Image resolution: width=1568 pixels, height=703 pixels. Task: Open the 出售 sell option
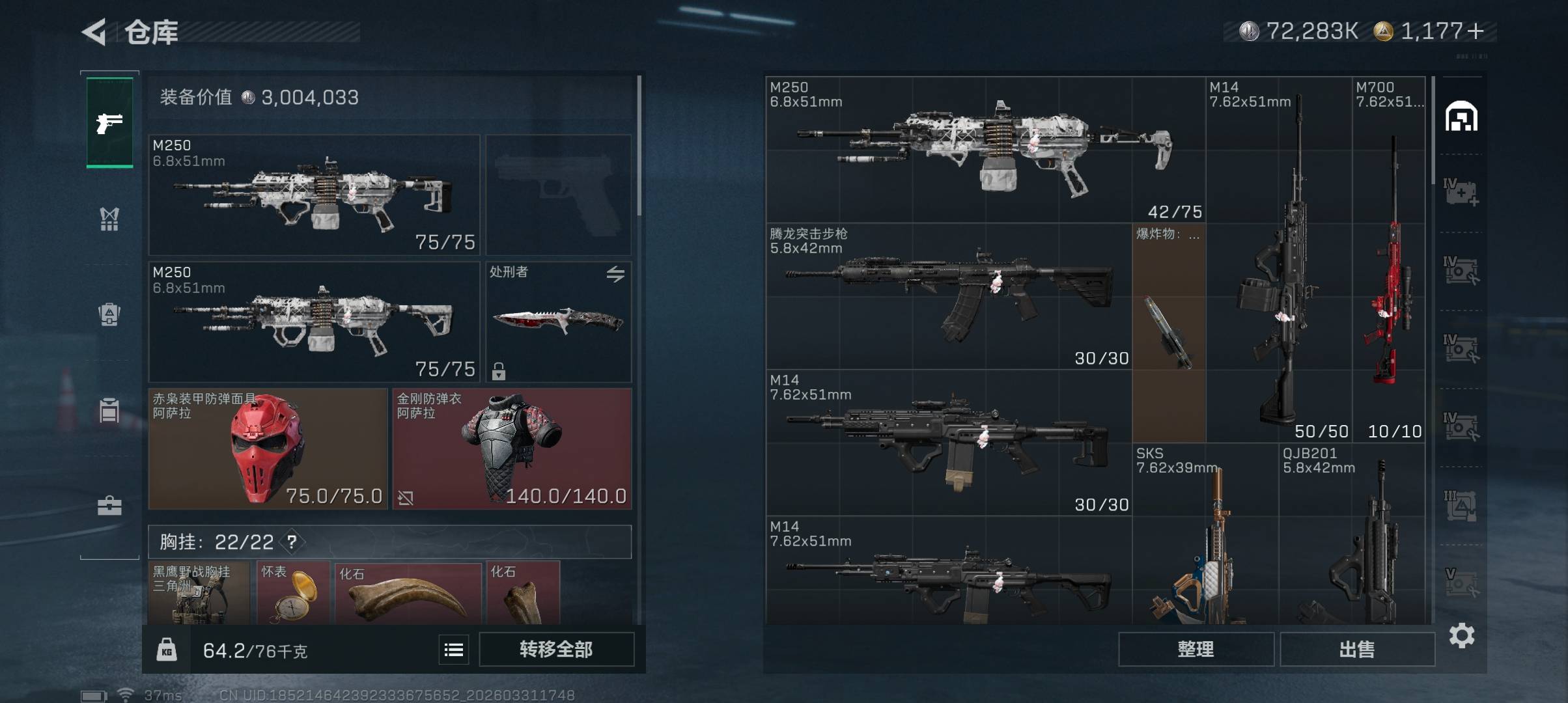tap(1357, 649)
